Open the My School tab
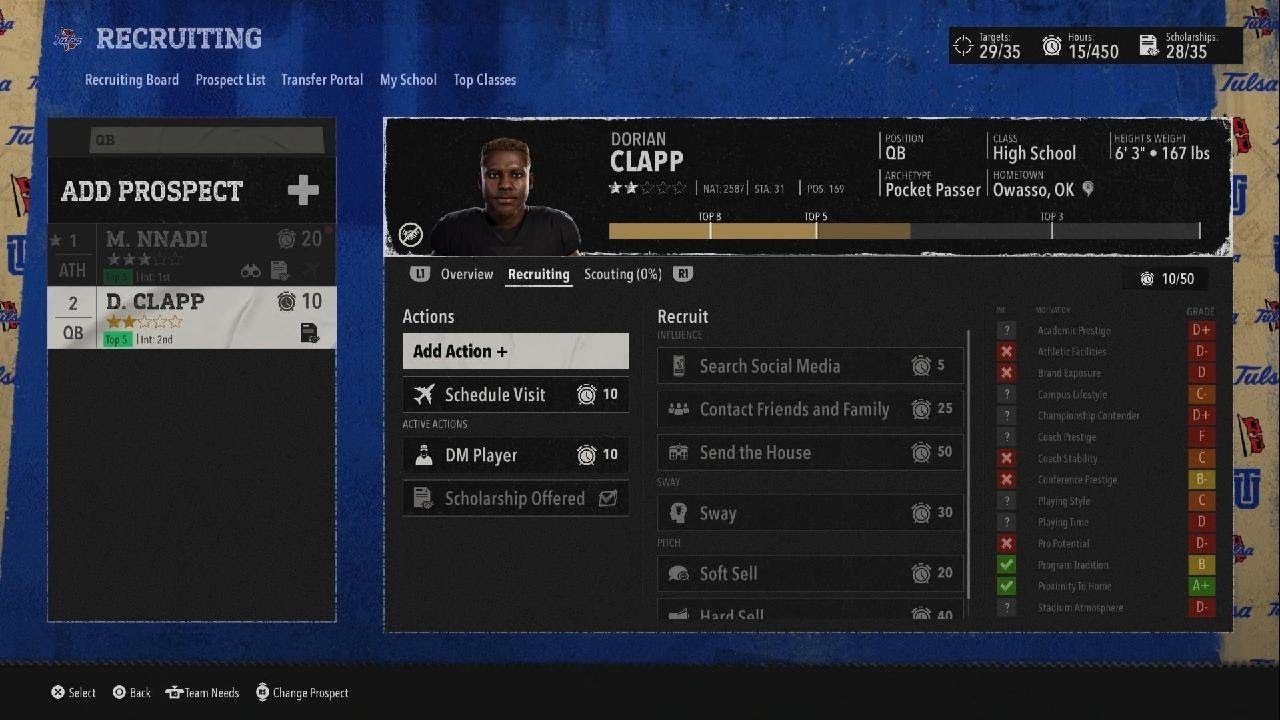This screenshot has width=1280, height=720. click(x=408, y=80)
